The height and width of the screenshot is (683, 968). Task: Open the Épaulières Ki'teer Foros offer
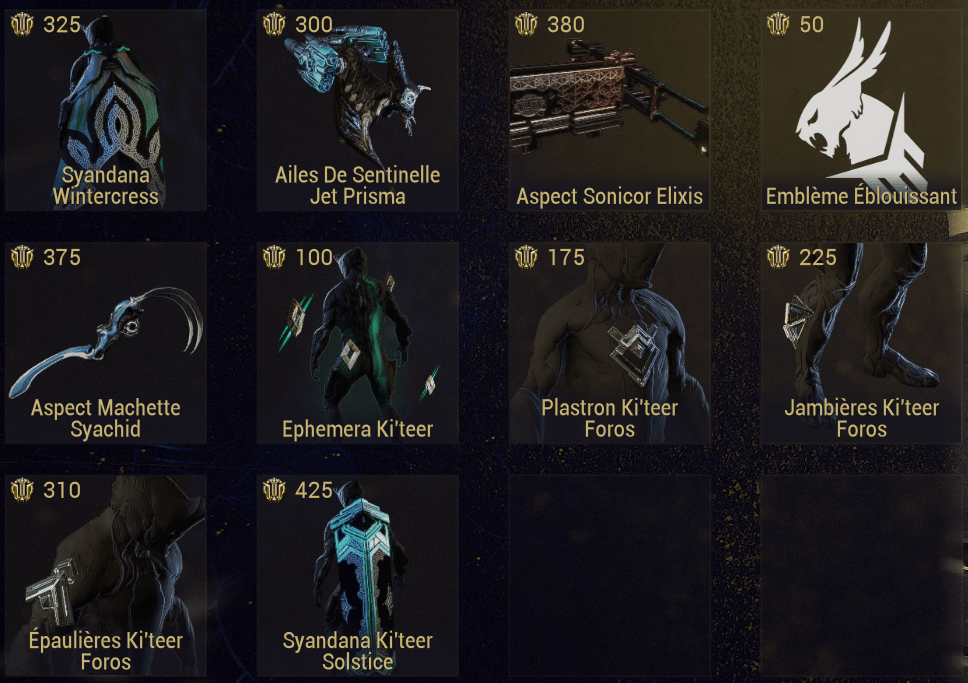[105, 575]
